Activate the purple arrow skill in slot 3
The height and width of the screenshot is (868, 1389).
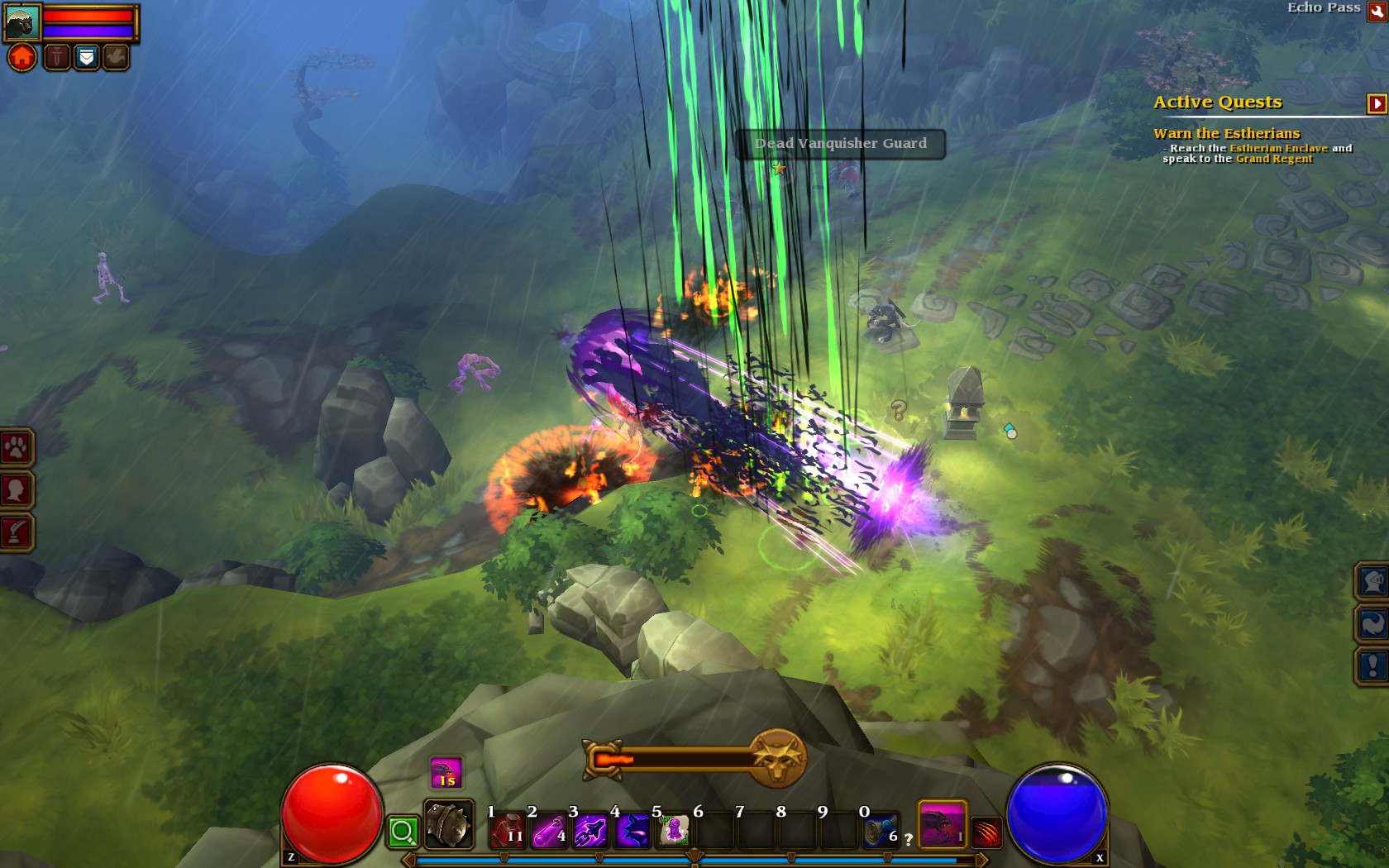(x=590, y=830)
